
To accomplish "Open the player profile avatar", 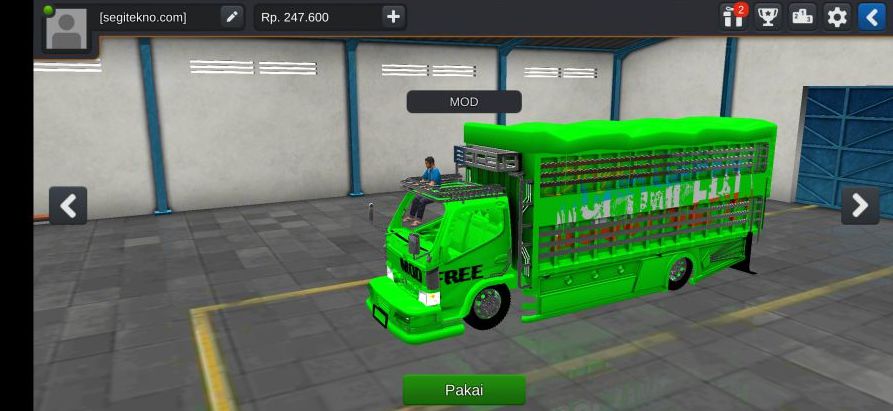I will pos(65,27).
